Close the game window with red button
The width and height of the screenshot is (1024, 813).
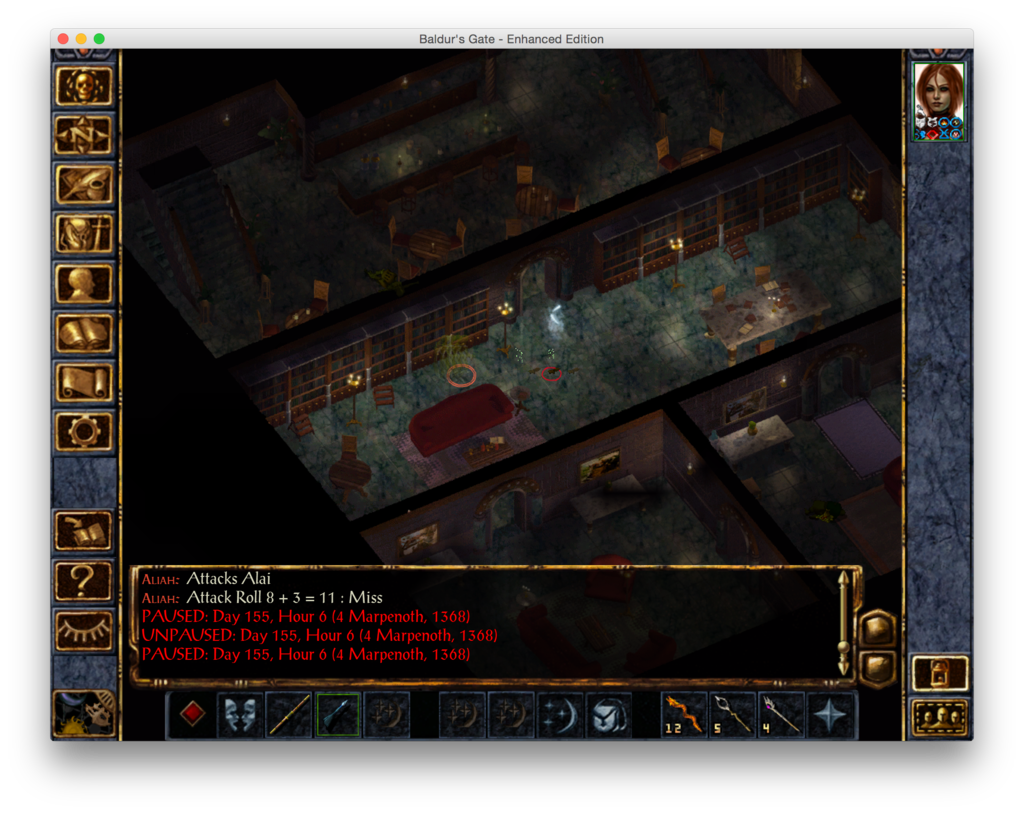(63, 39)
